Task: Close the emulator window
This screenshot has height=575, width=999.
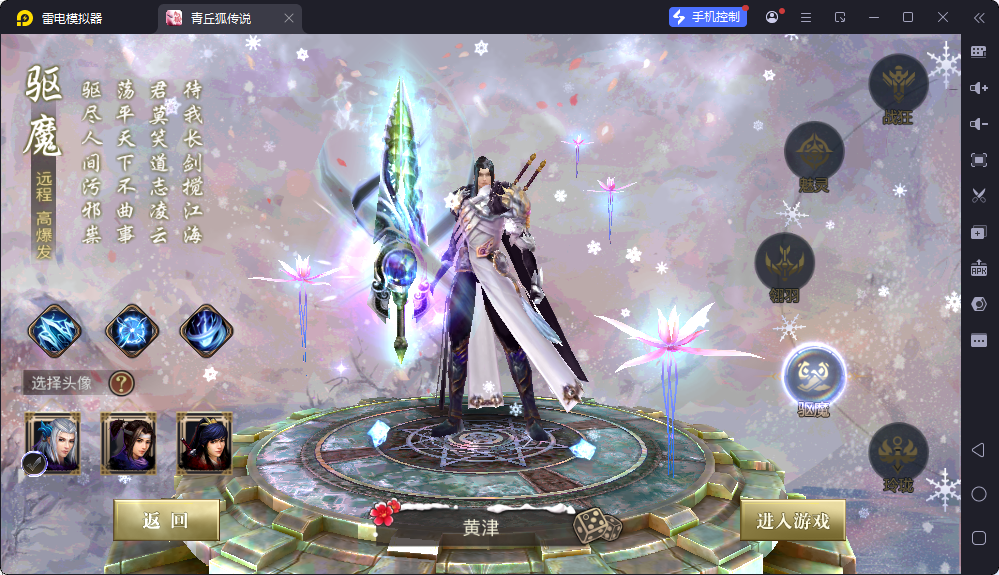Action: point(943,17)
